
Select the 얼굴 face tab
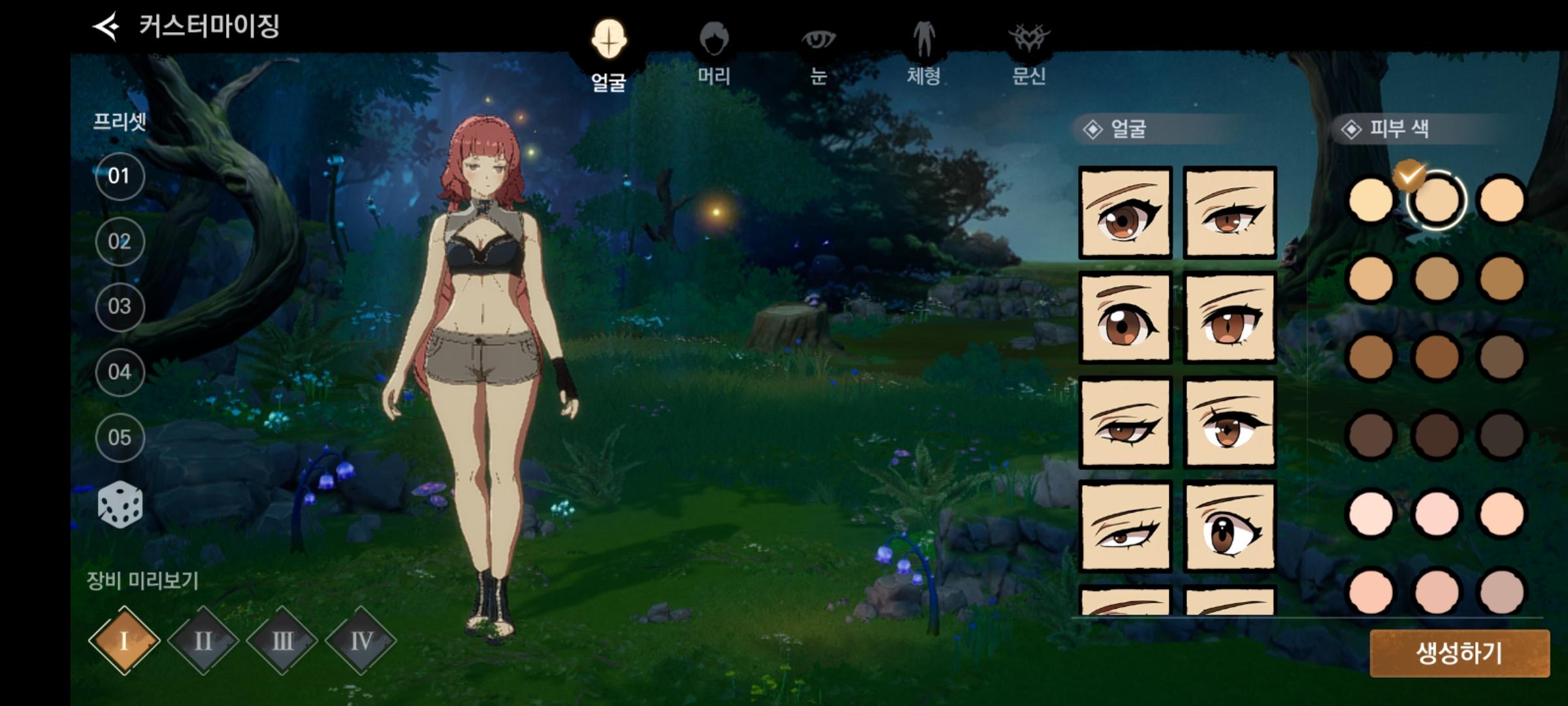point(609,56)
